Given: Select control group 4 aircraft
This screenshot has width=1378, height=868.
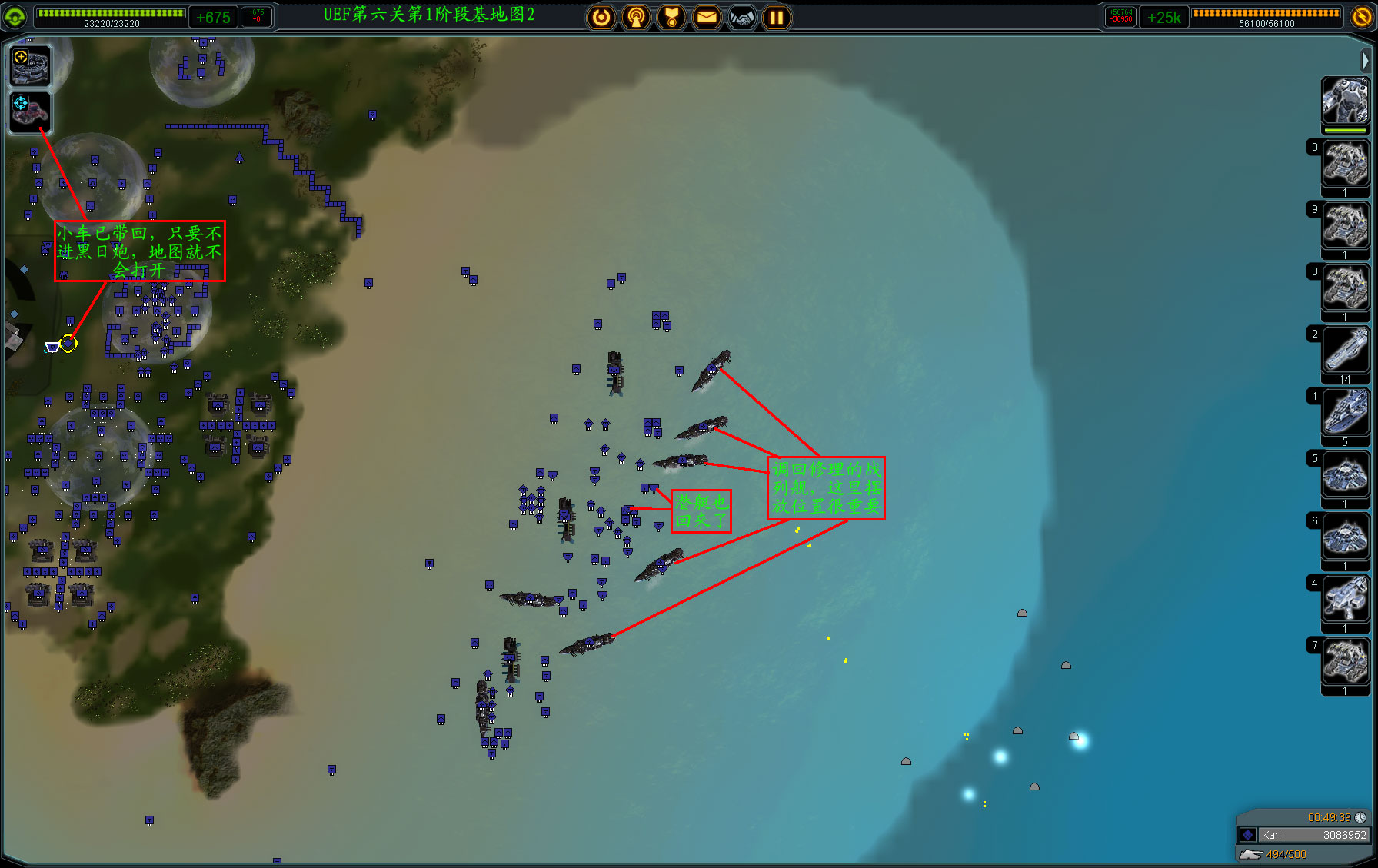Looking at the screenshot, I should point(1345,599).
